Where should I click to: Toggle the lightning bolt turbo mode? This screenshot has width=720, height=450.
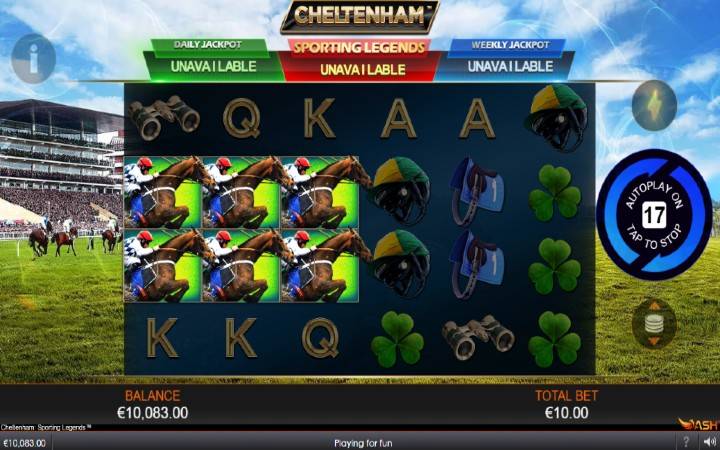654,105
